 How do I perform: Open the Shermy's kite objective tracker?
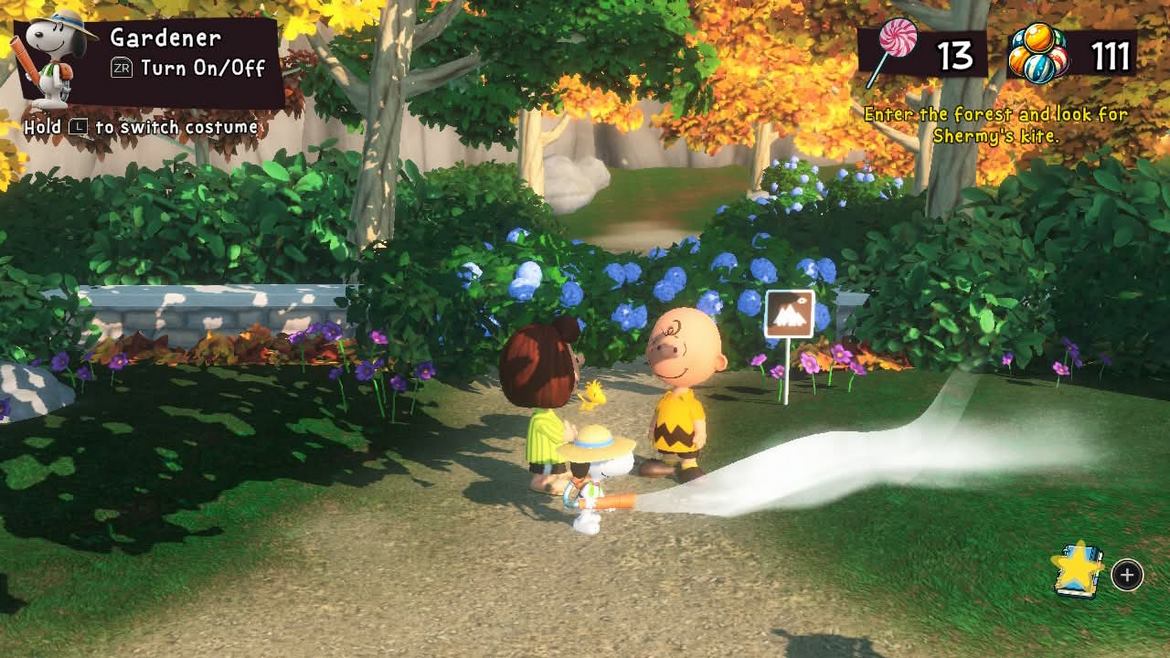tap(995, 125)
